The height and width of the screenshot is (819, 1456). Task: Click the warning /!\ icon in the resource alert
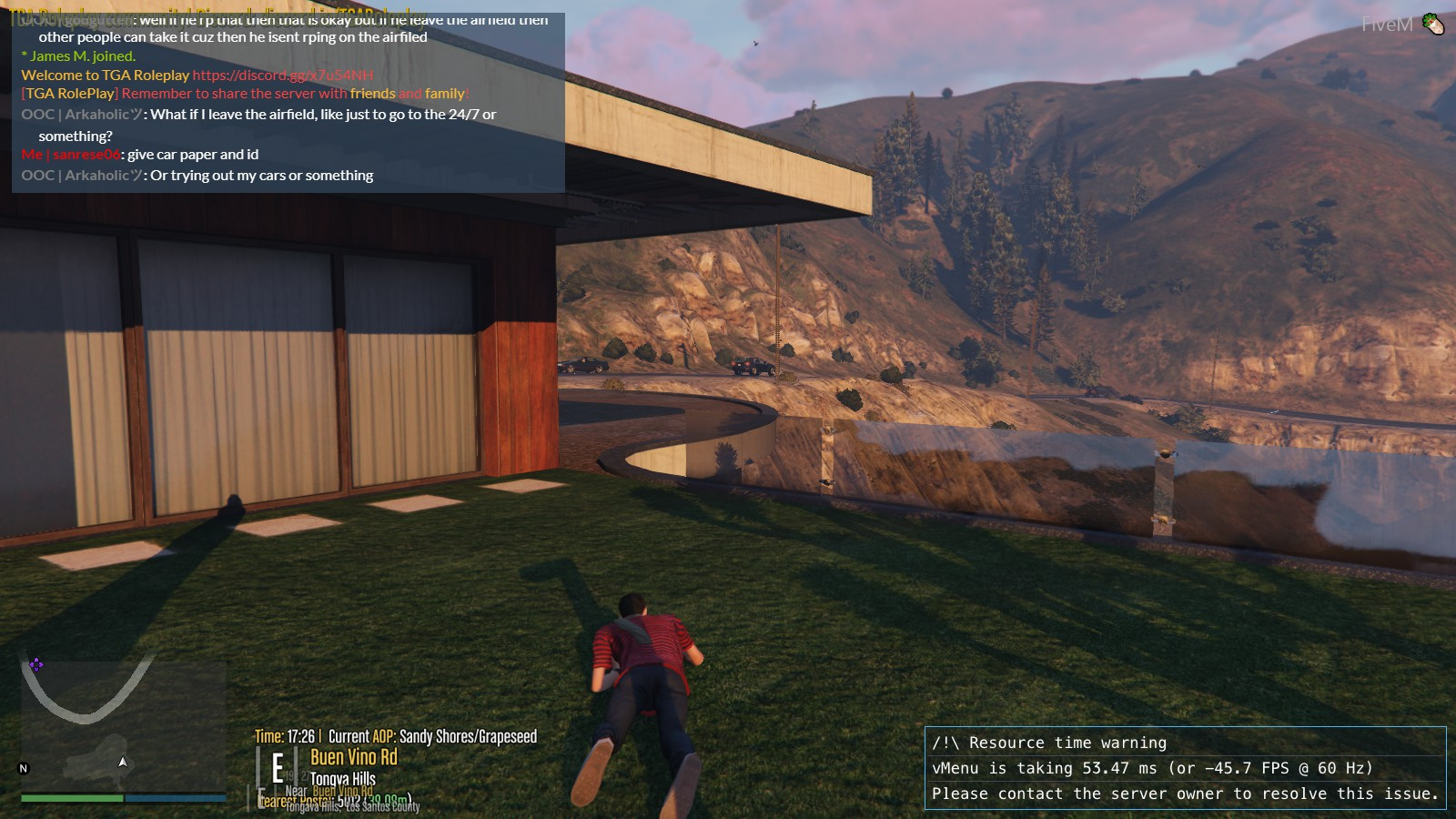[x=946, y=743]
